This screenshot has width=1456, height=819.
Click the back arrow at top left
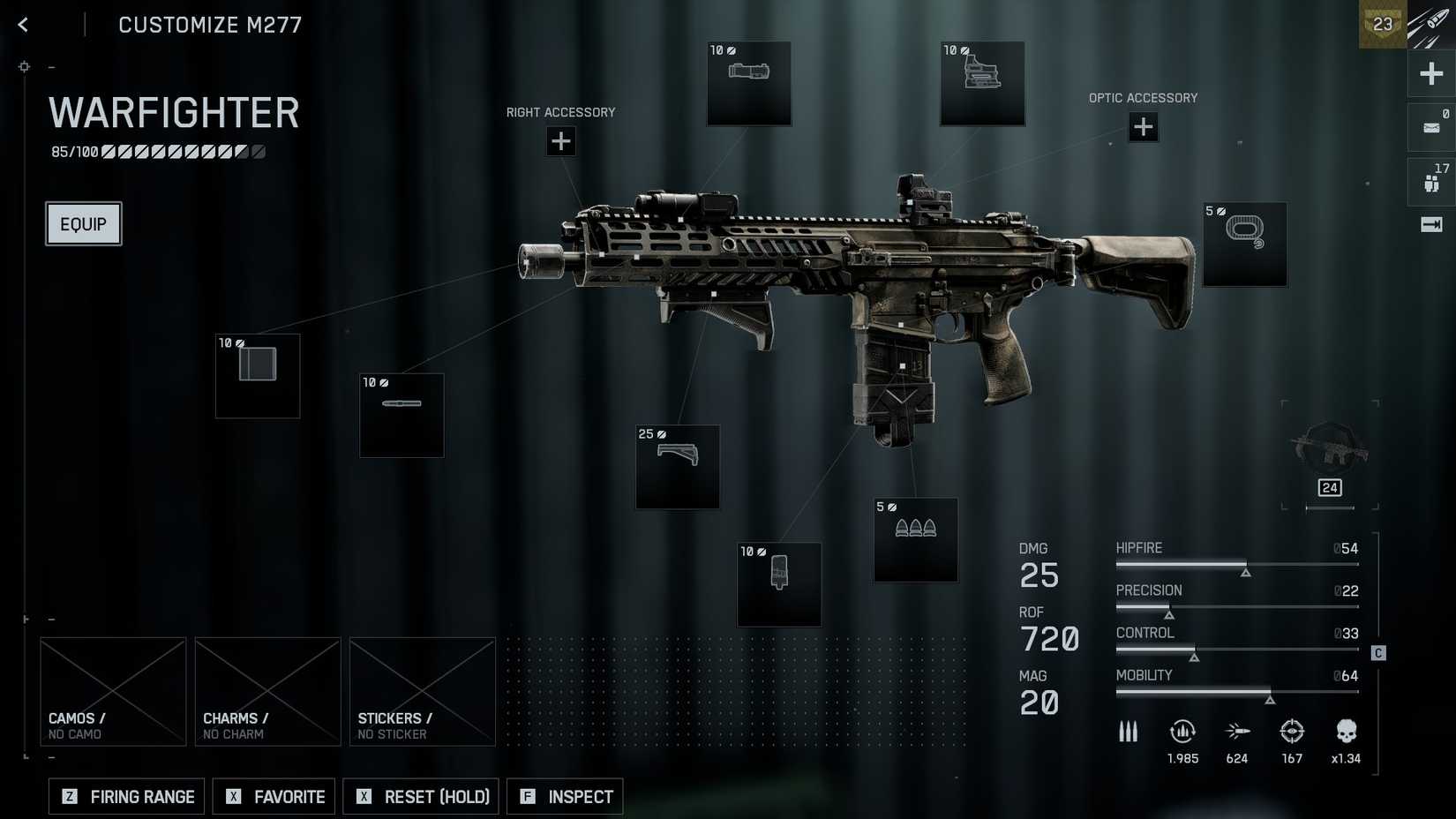pos(21,24)
